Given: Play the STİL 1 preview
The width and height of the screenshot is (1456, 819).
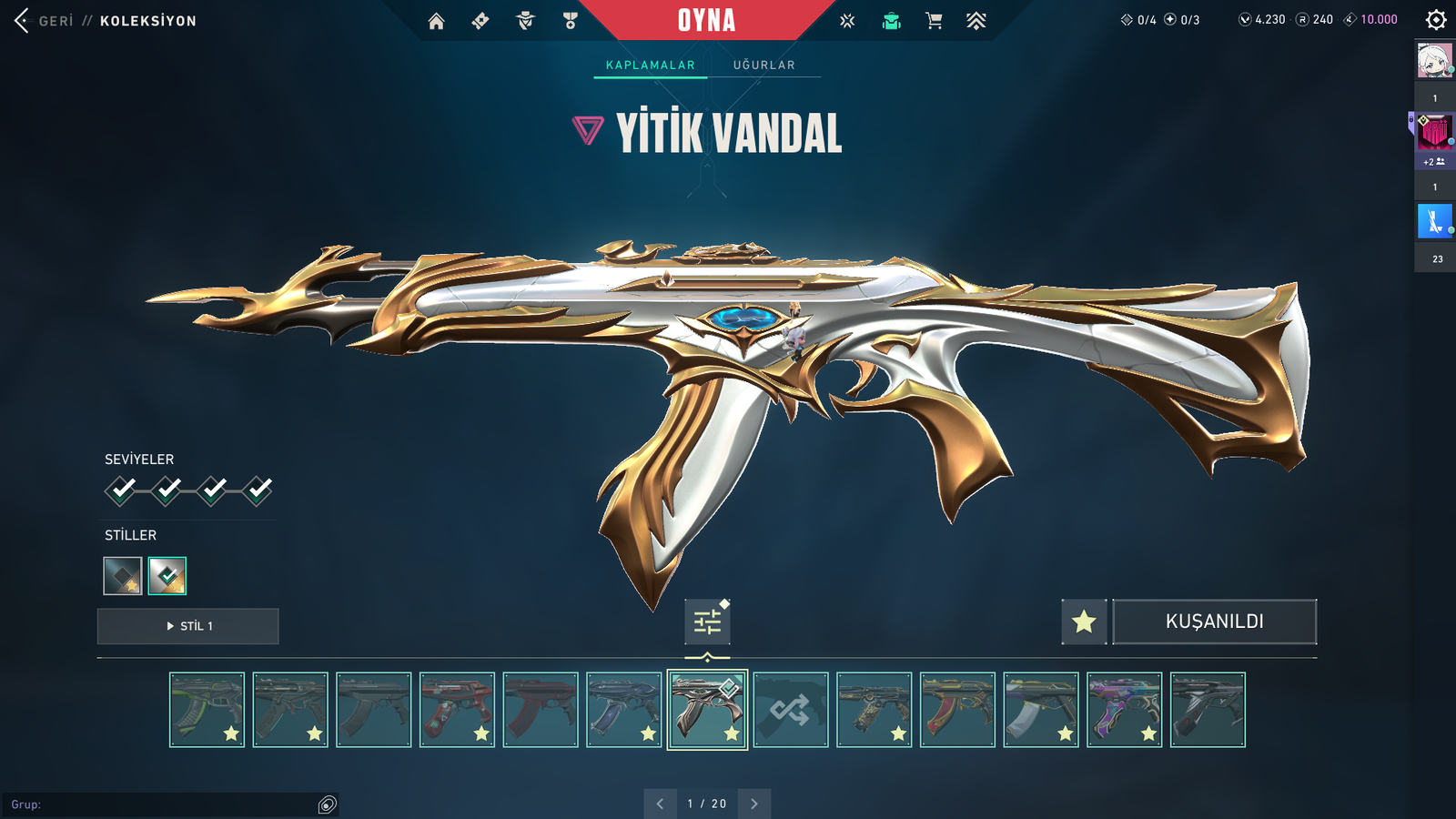Looking at the screenshot, I should coord(188,626).
